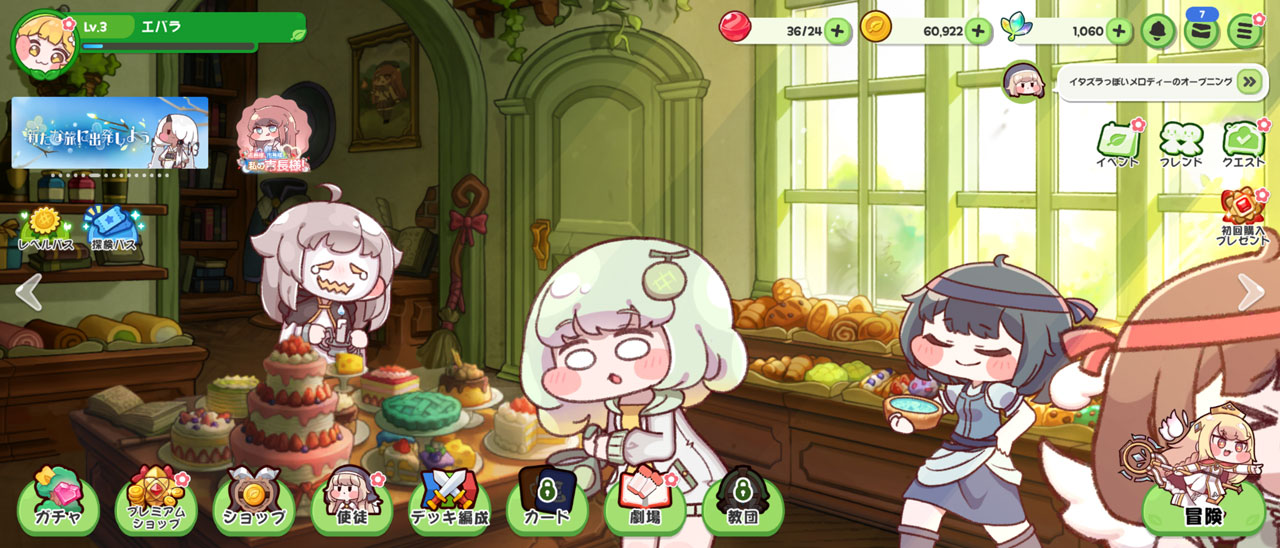Open デッキ編成 deck formation
This screenshot has width=1280, height=548.
tap(450, 503)
